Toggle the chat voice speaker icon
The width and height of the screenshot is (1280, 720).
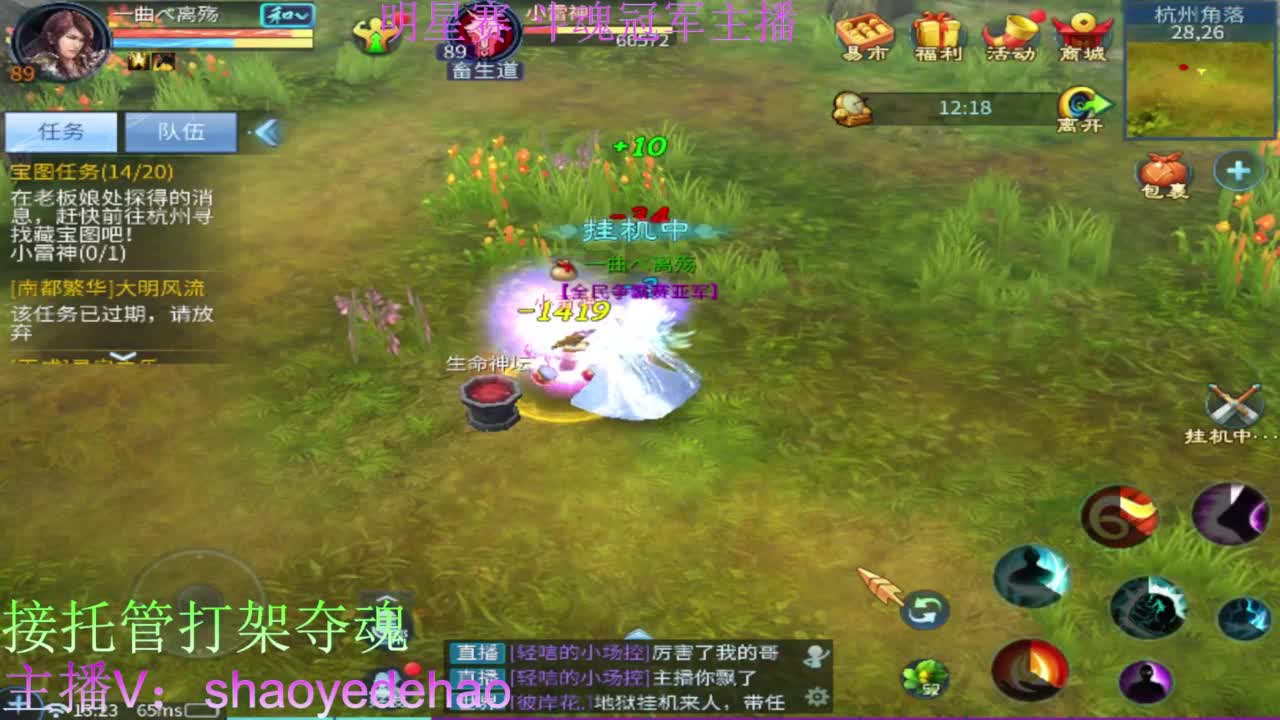817,657
